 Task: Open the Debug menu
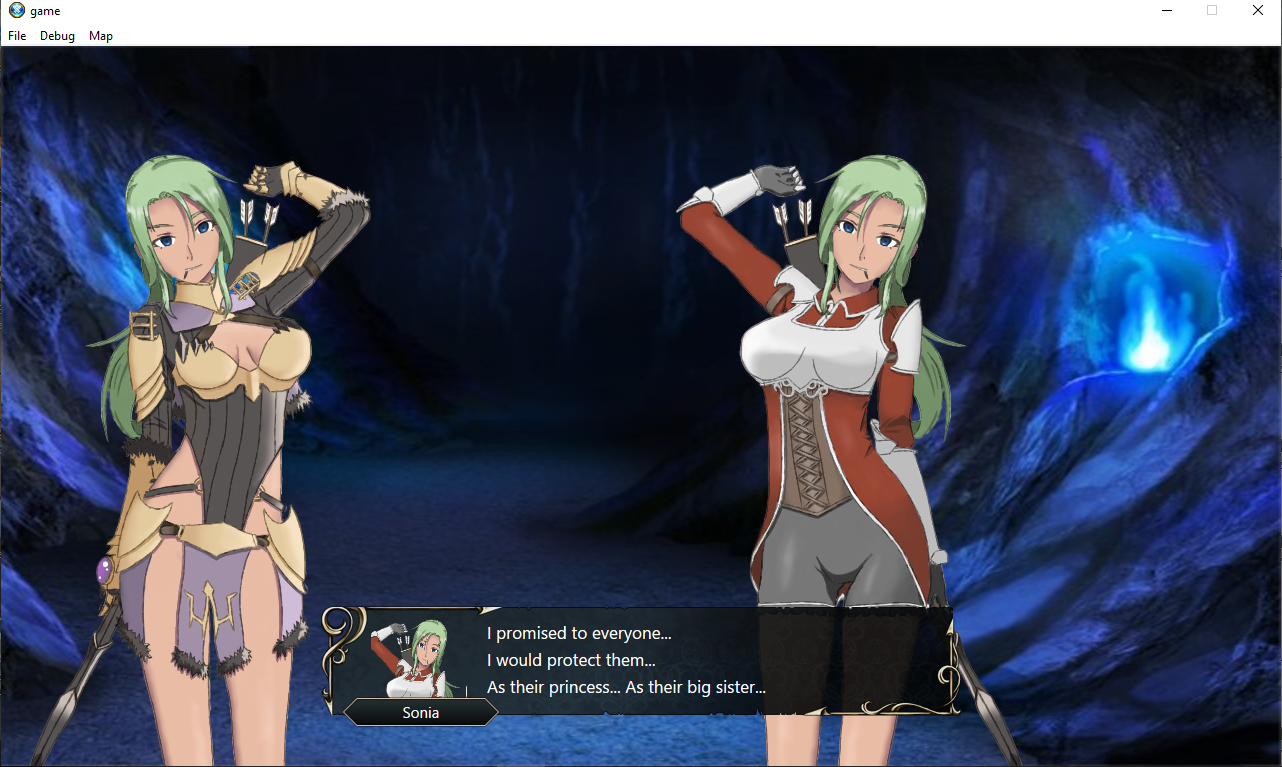[57, 35]
